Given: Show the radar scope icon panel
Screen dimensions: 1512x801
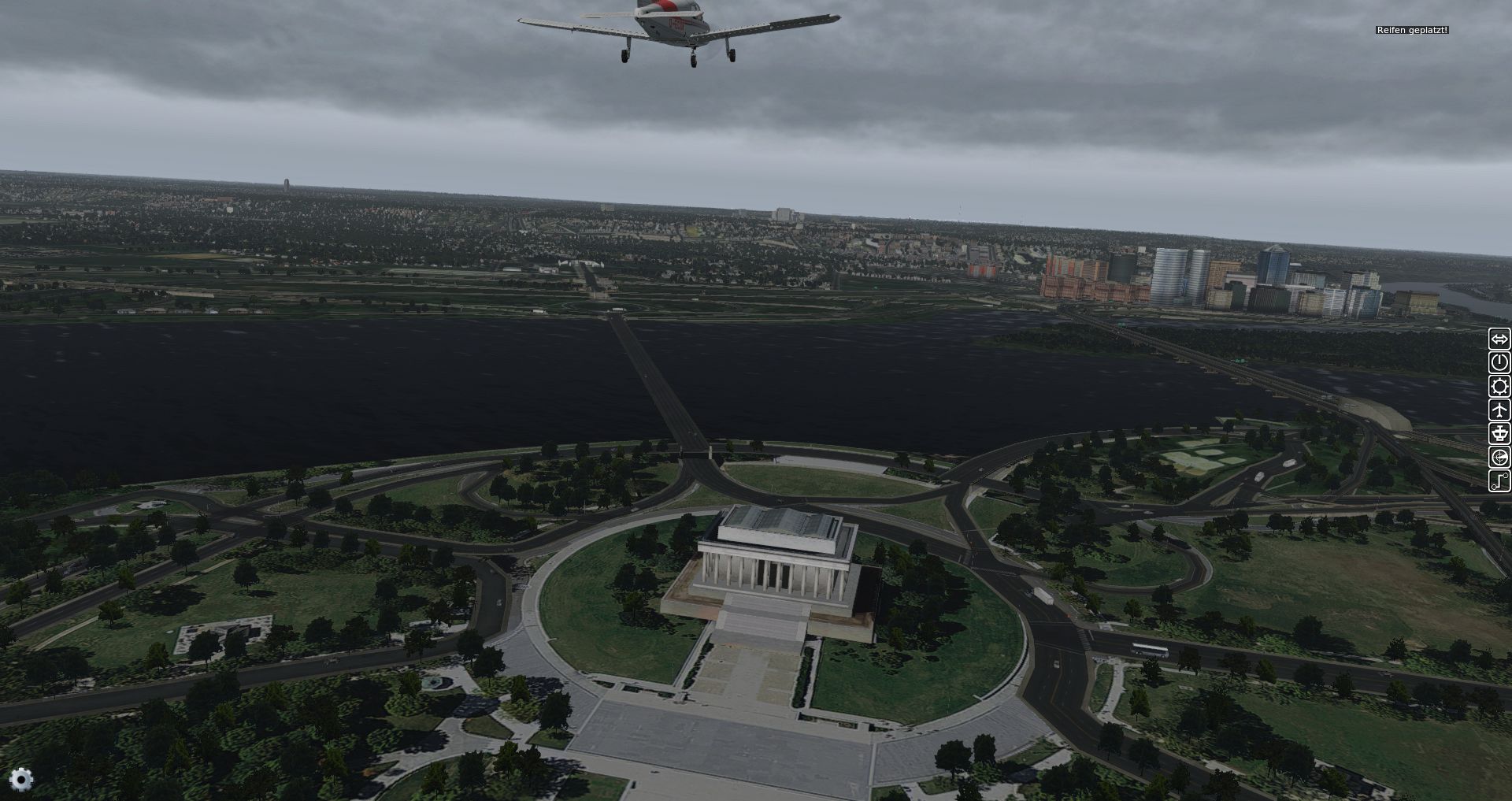Looking at the screenshot, I should 1499,457.
